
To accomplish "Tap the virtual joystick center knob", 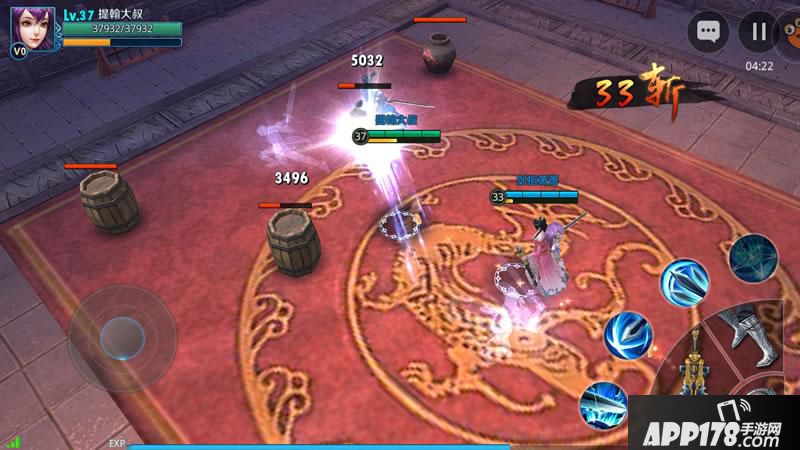I will pos(122,337).
